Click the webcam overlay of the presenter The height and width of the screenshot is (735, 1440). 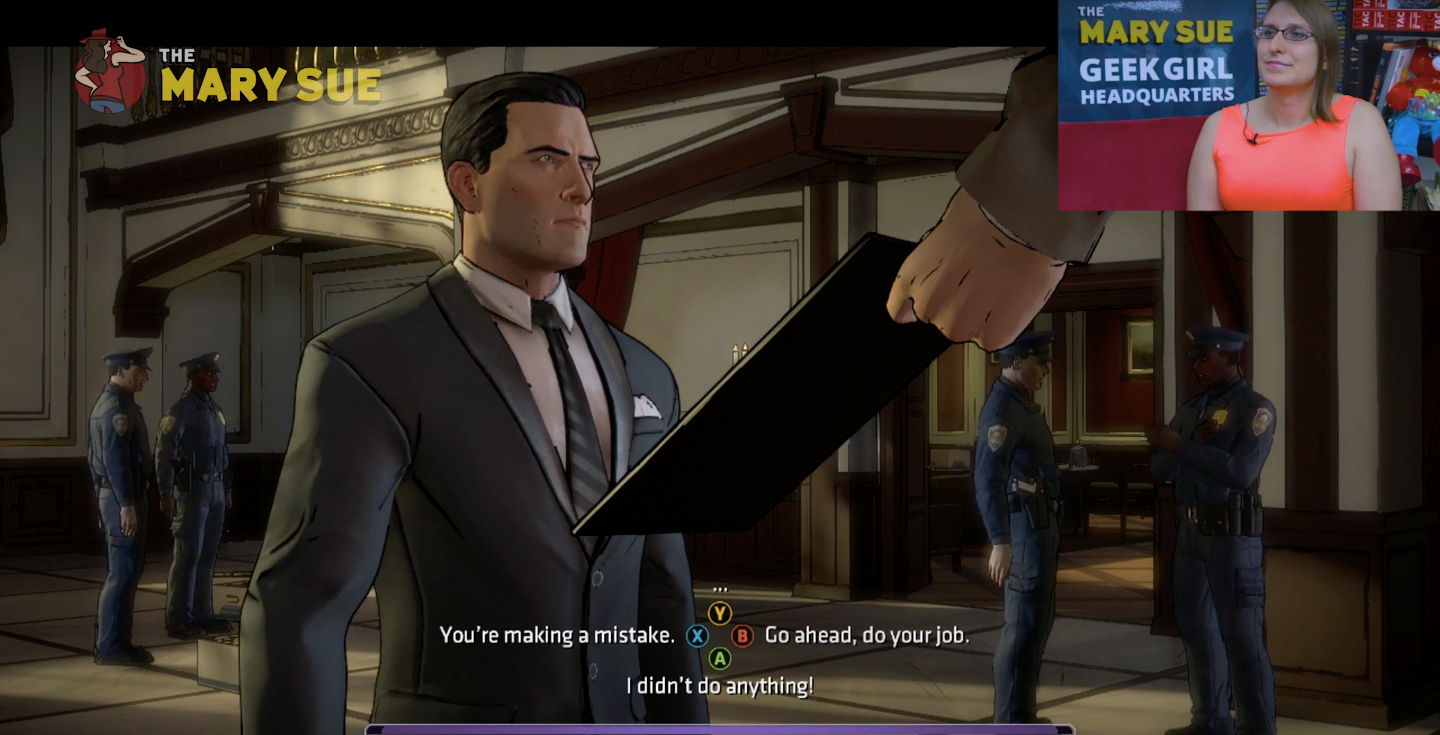(x=1249, y=105)
